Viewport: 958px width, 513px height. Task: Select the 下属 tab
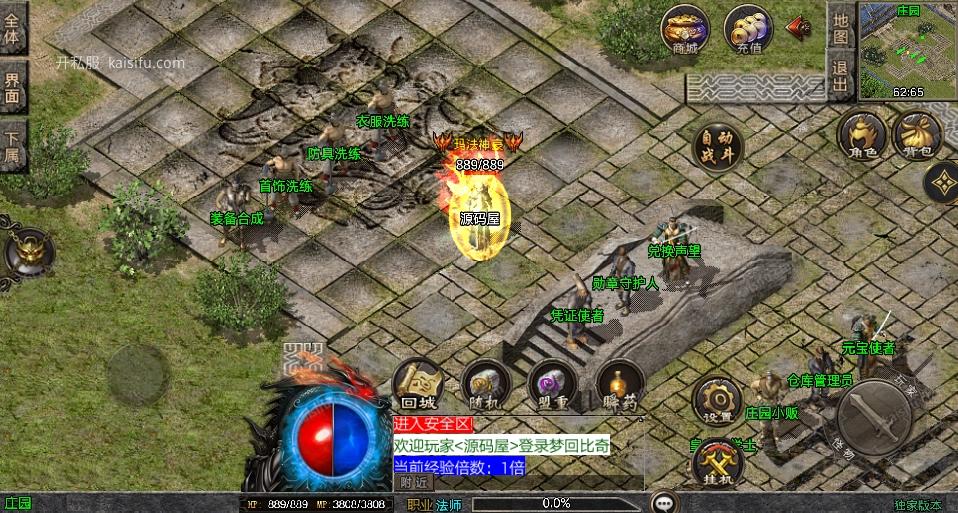[x=13, y=146]
